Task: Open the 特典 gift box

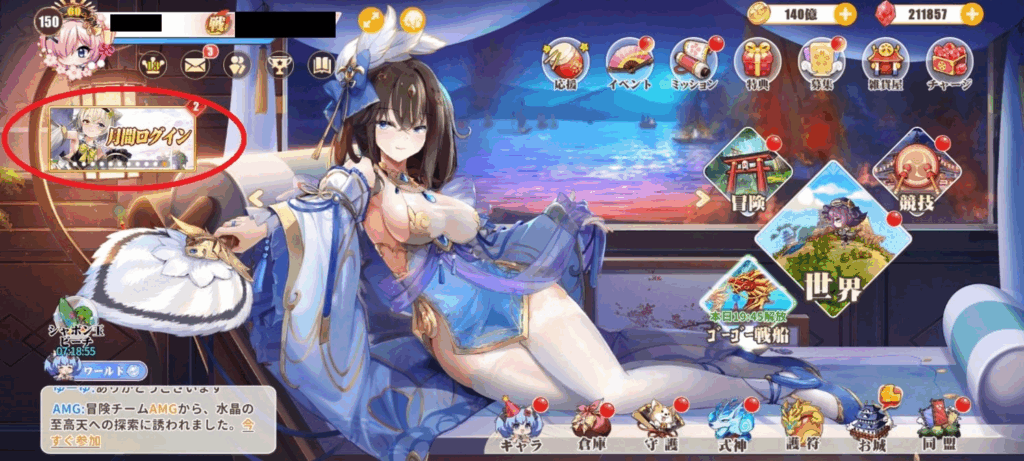Action: tap(757, 62)
